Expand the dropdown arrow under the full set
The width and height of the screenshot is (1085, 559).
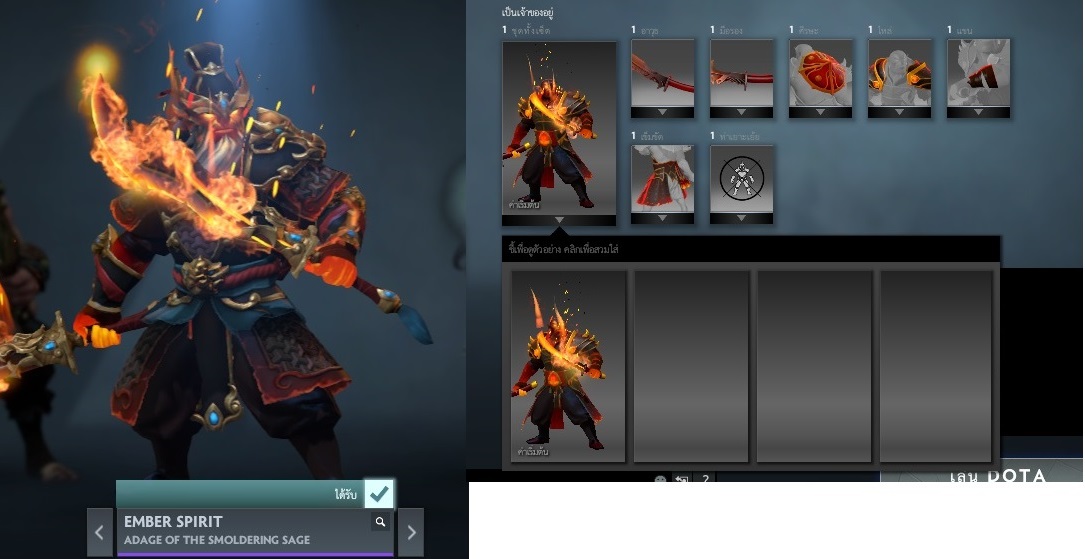pos(559,219)
